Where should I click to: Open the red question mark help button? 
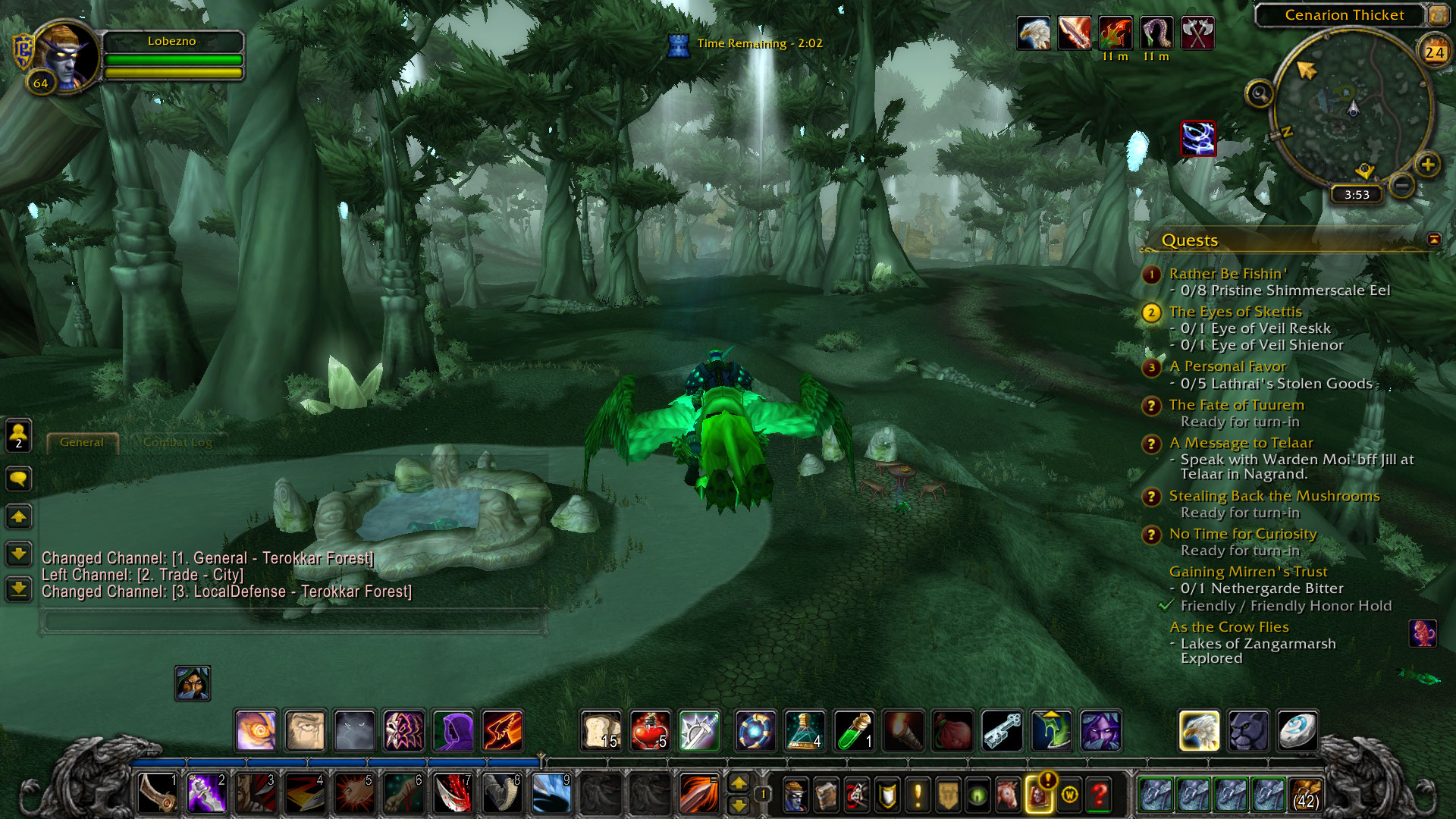1099,794
